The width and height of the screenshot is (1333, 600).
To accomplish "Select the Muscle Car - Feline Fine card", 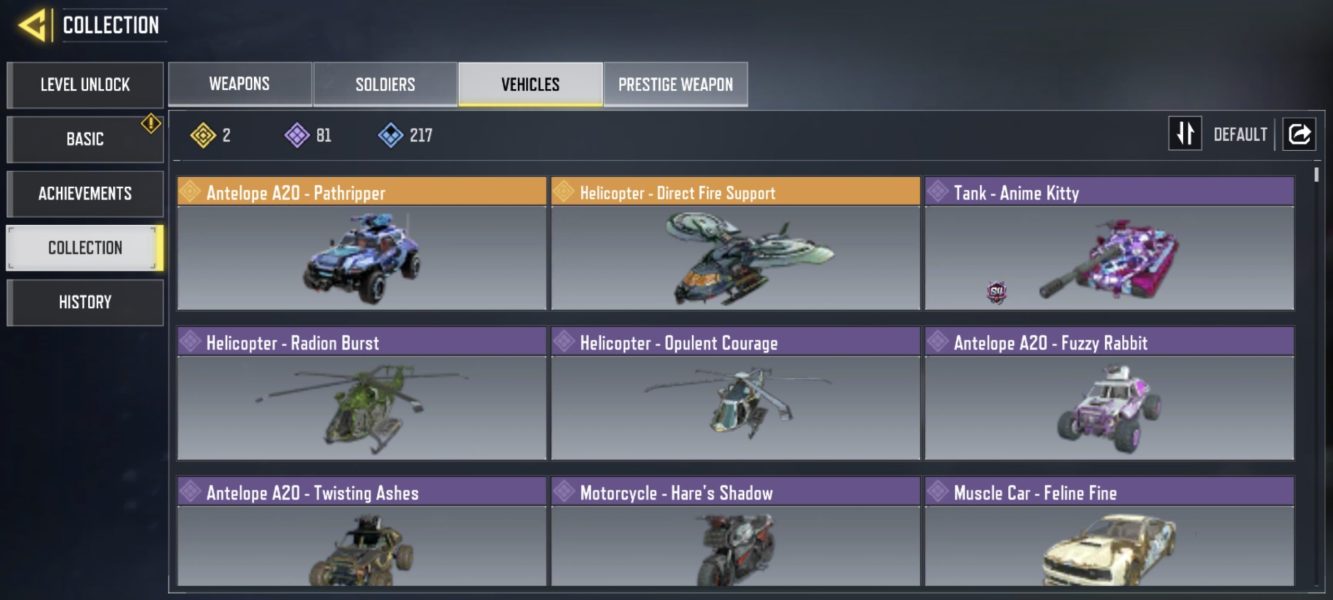I will [x=1109, y=532].
